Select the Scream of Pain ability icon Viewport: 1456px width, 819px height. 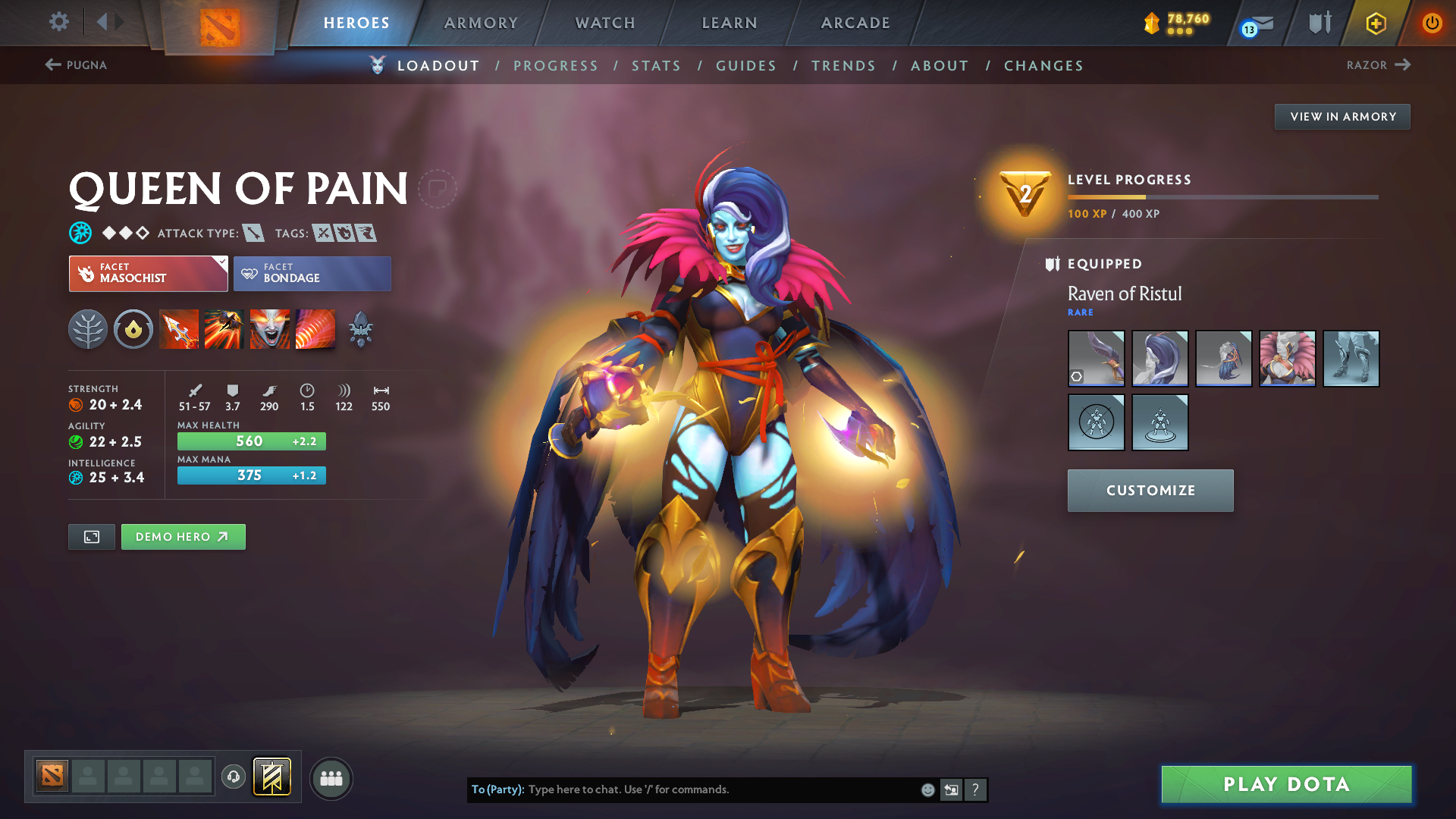tap(270, 329)
